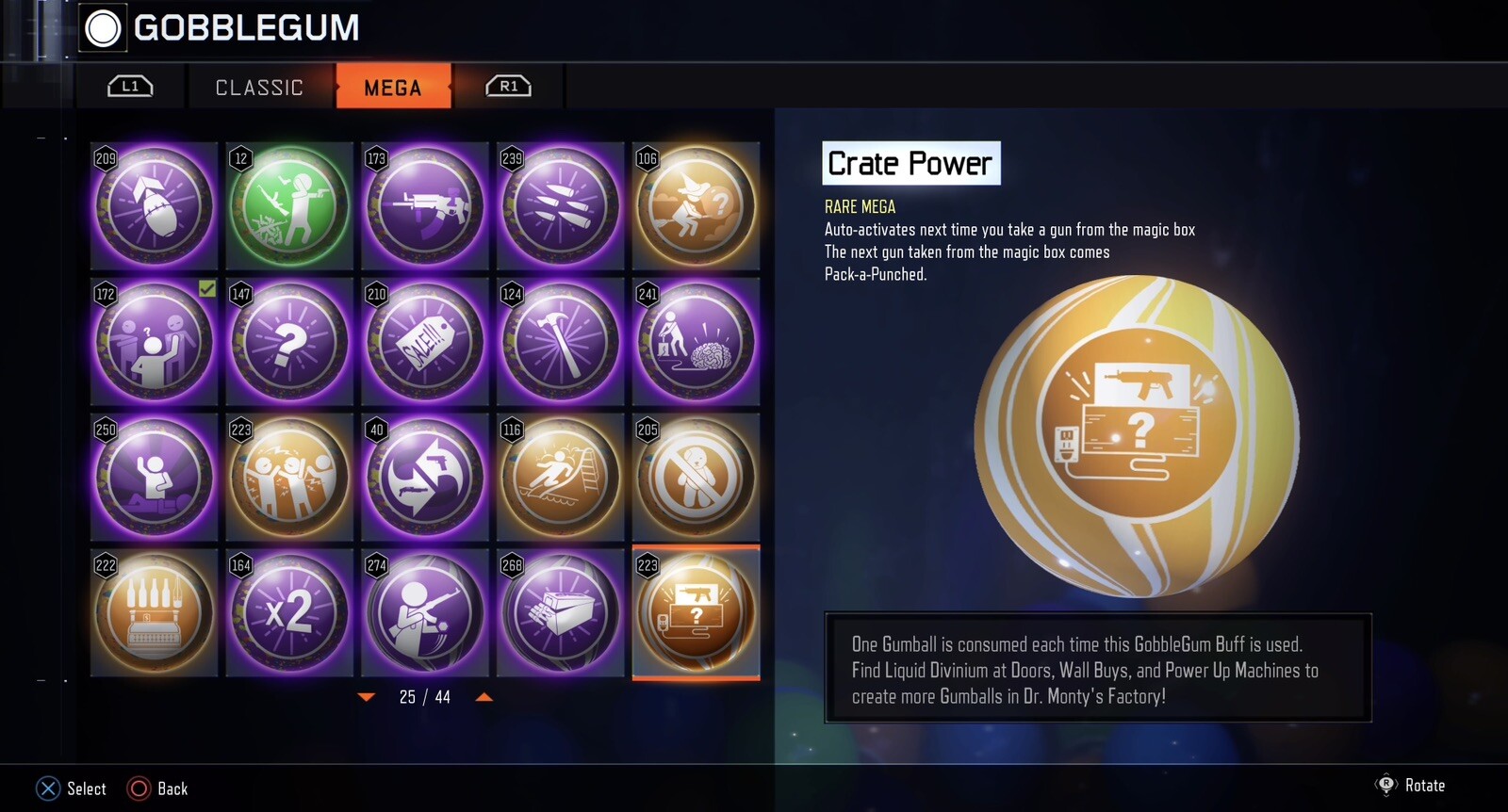Select the checkmarked gobblegum with count 172
This screenshot has height=812, width=1508.
(x=155, y=342)
